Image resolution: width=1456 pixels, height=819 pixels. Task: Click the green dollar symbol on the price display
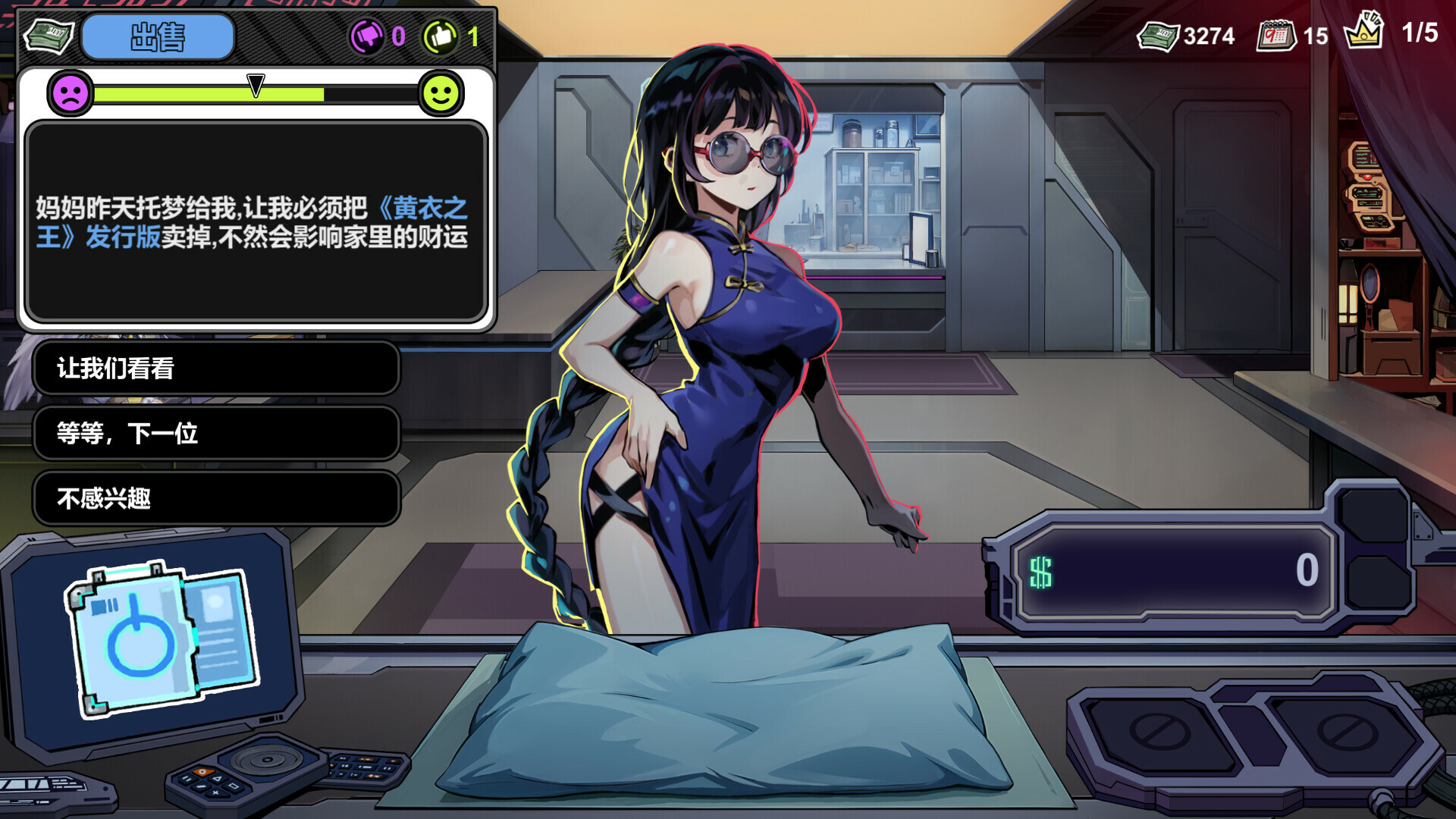pyautogui.click(x=1043, y=573)
